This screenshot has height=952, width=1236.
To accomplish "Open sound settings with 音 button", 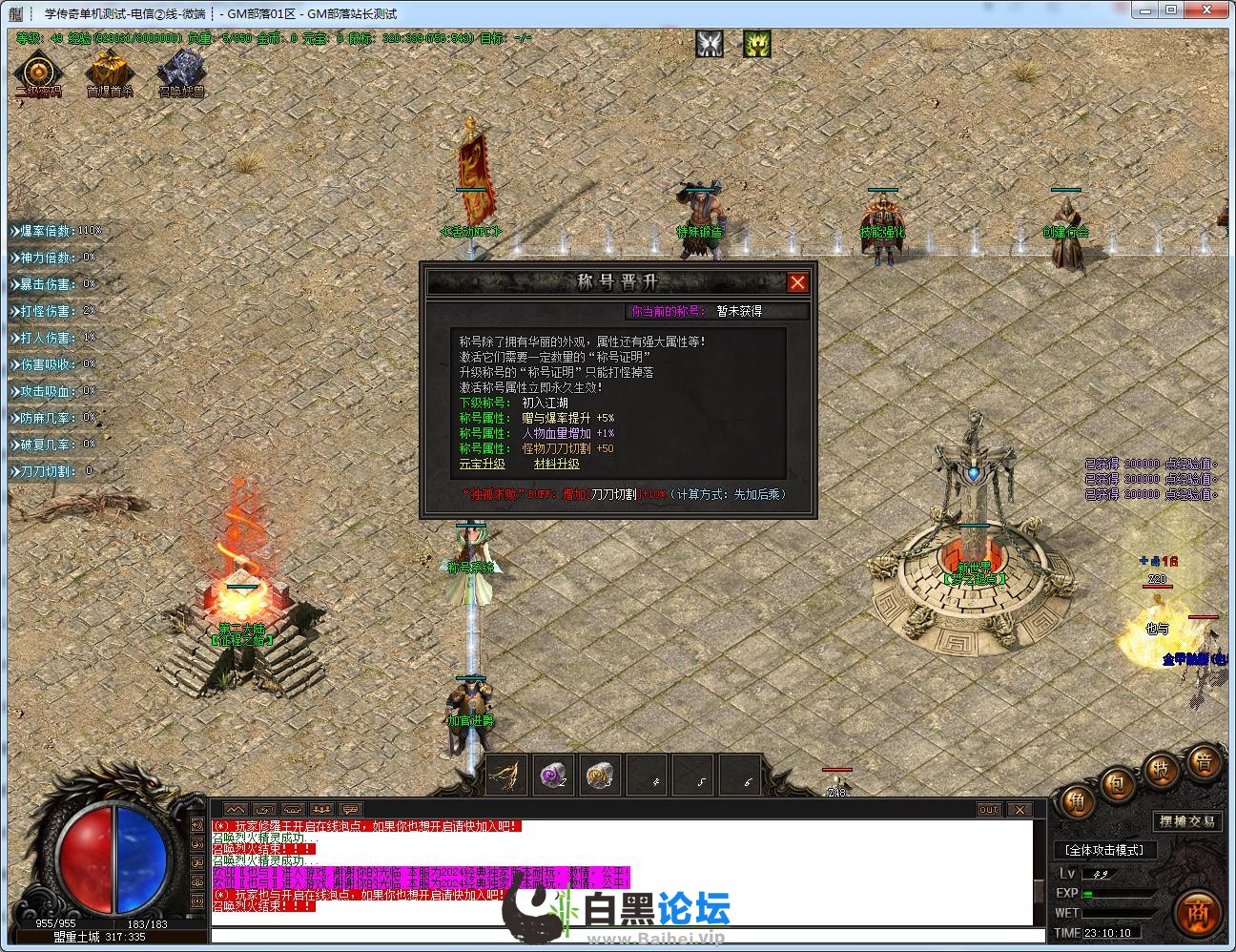I will click(1204, 761).
